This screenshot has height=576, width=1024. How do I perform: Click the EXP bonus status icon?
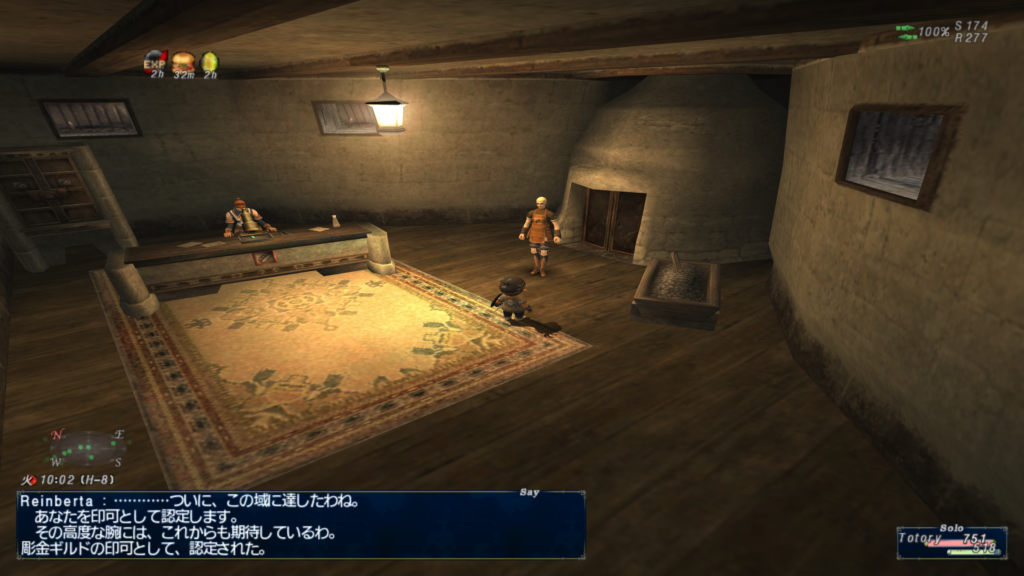click(x=155, y=62)
